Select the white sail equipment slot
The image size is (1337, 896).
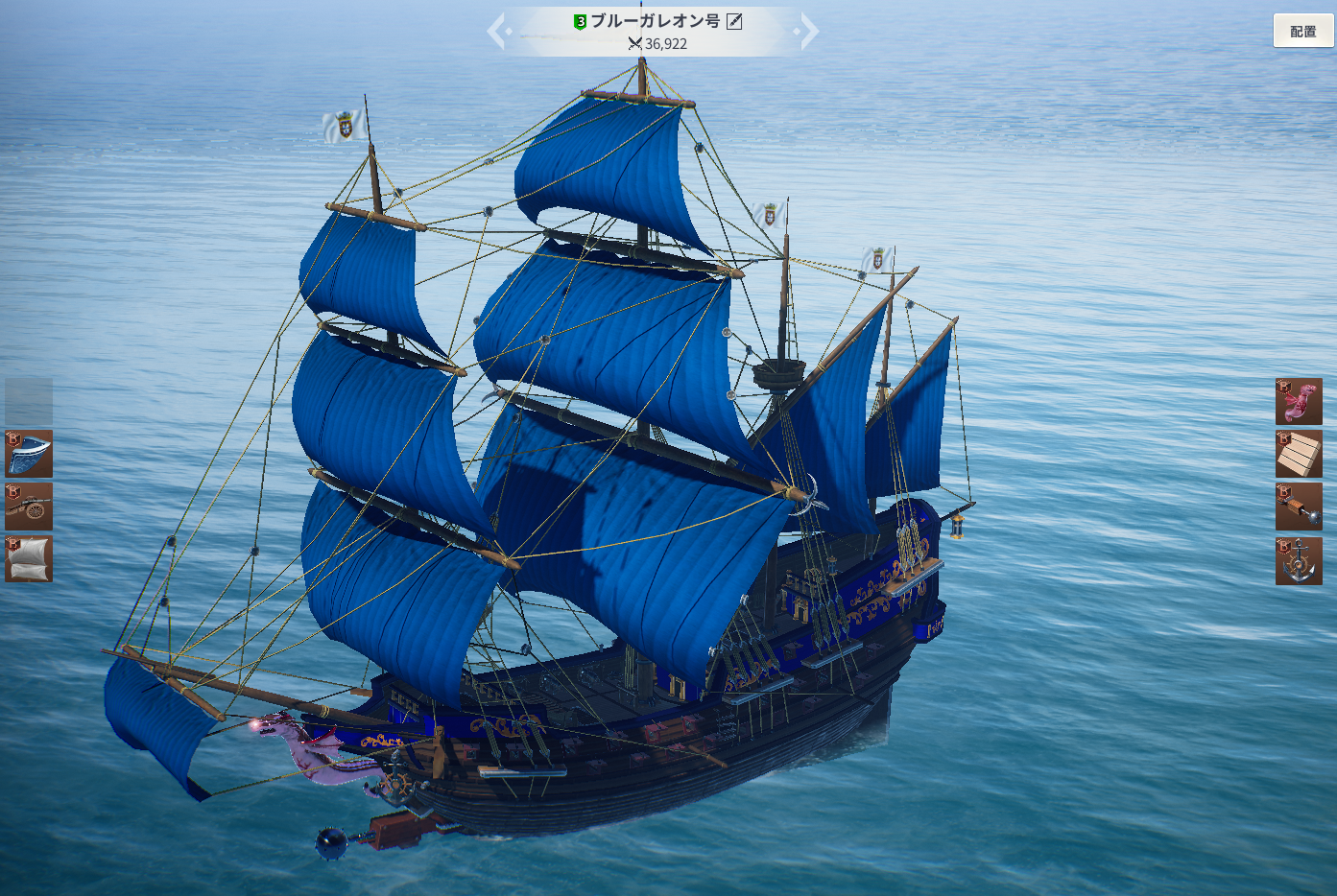pos(29,559)
